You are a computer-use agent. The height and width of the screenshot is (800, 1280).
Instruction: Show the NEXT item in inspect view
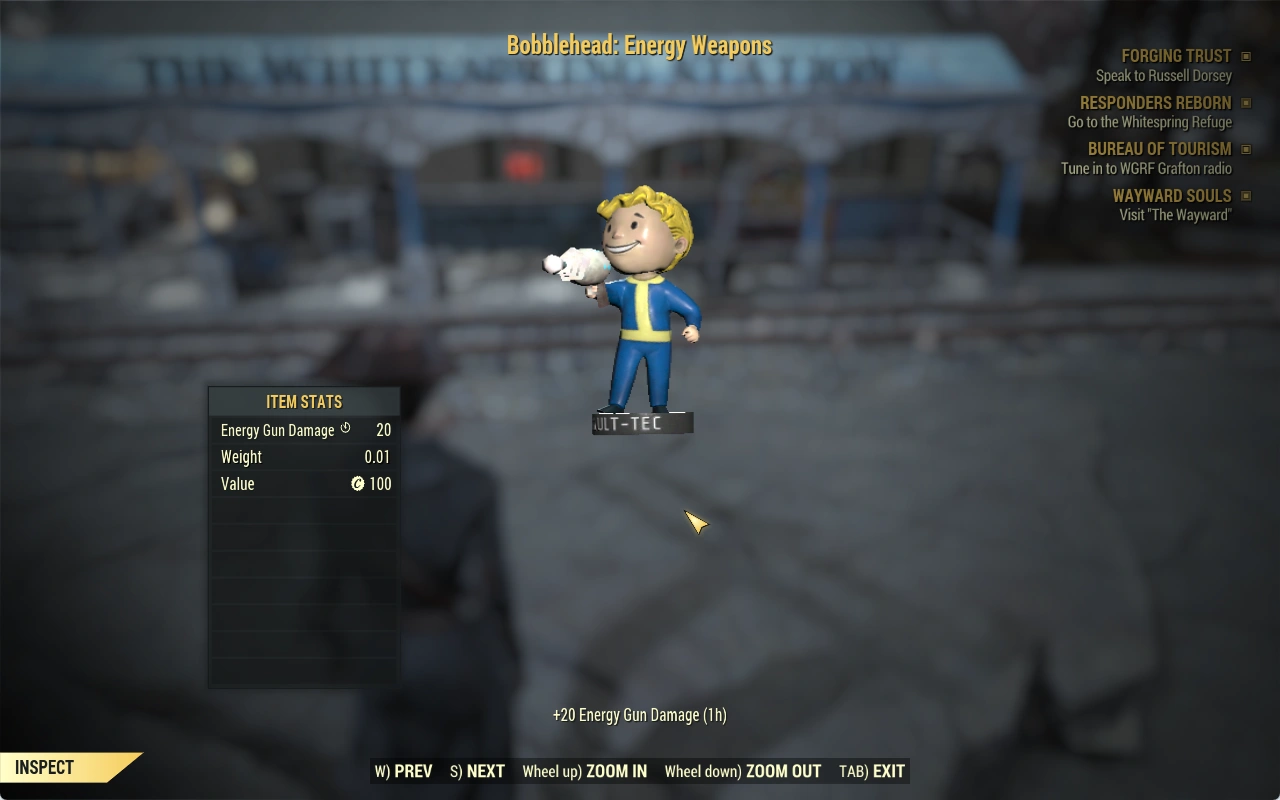[478, 771]
